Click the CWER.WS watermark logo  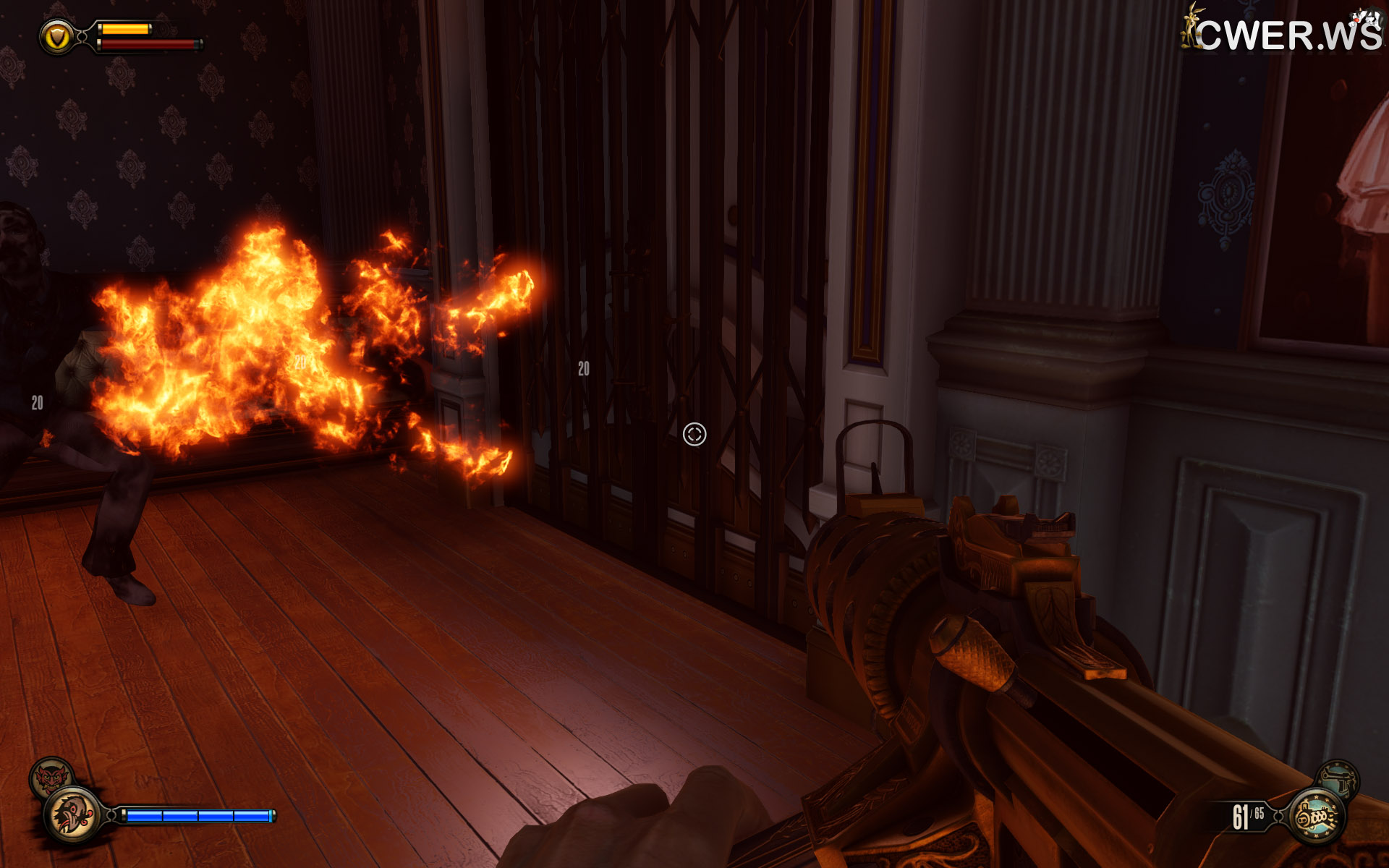click(1283, 32)
